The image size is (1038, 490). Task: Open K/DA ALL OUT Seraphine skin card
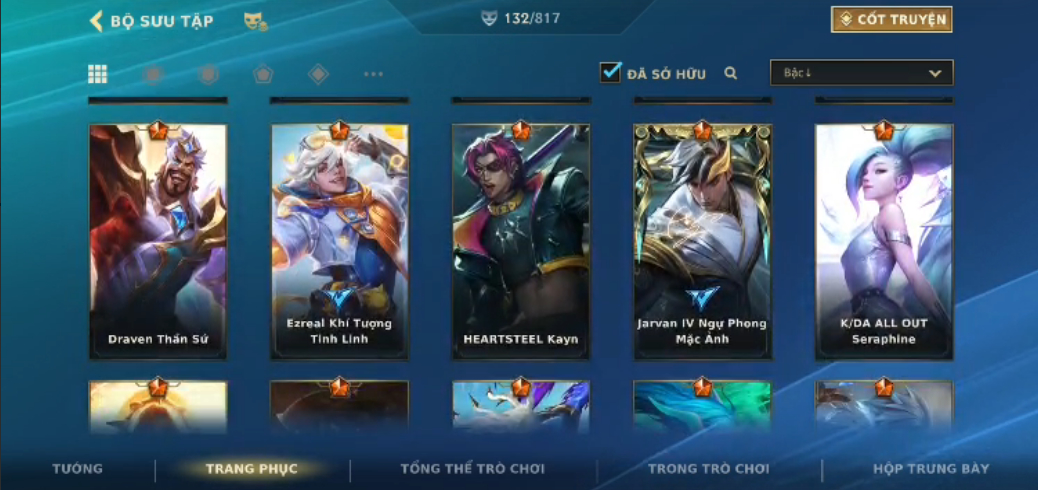click(x=884, y=240)
